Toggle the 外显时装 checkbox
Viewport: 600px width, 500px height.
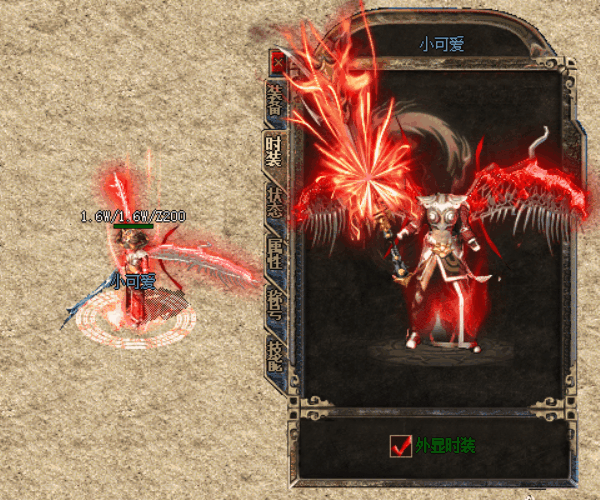point(401,446)
